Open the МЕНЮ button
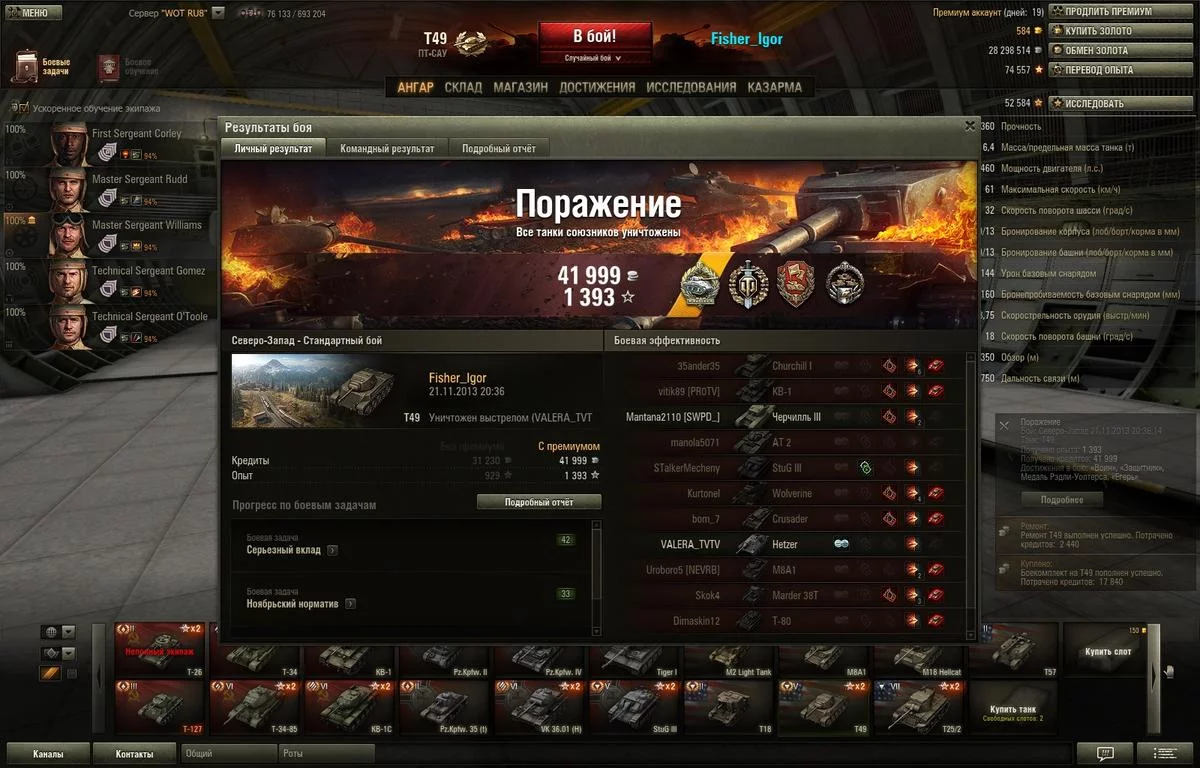 (x=28, y=13)
